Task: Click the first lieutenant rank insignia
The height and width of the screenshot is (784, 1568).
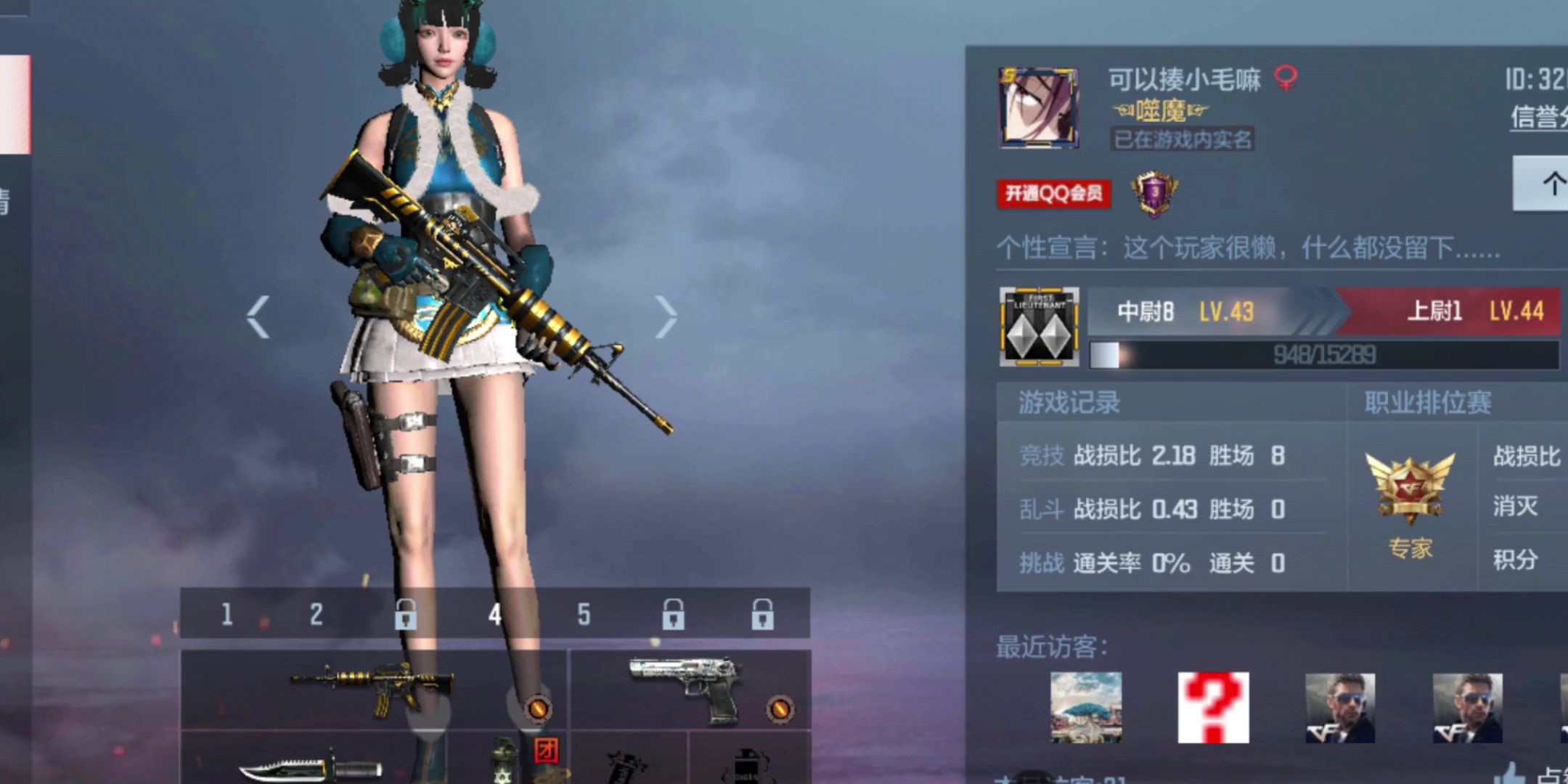Action: (x=1039, y=326)
